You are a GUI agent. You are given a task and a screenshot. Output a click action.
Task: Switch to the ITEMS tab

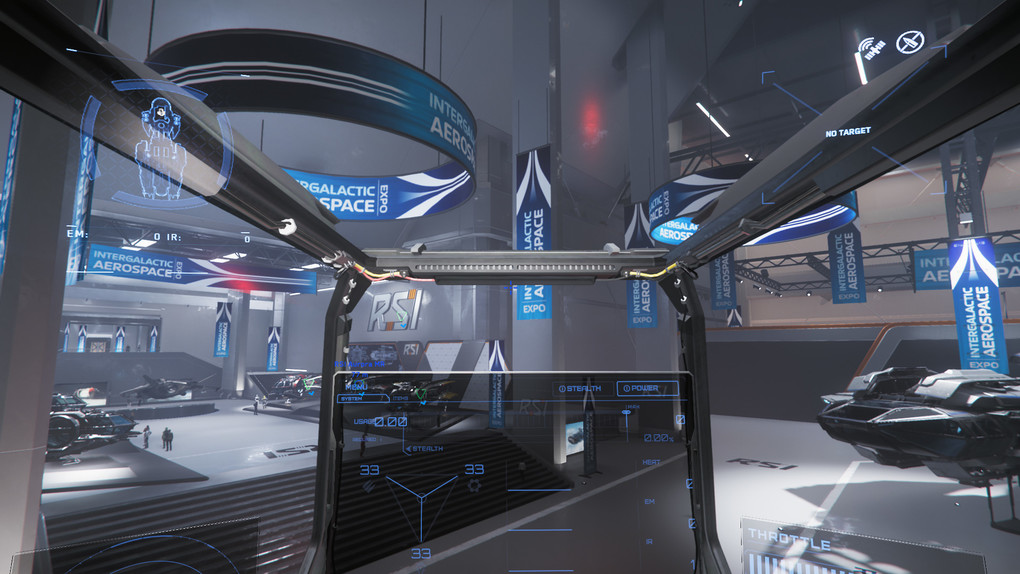(400, 399)
